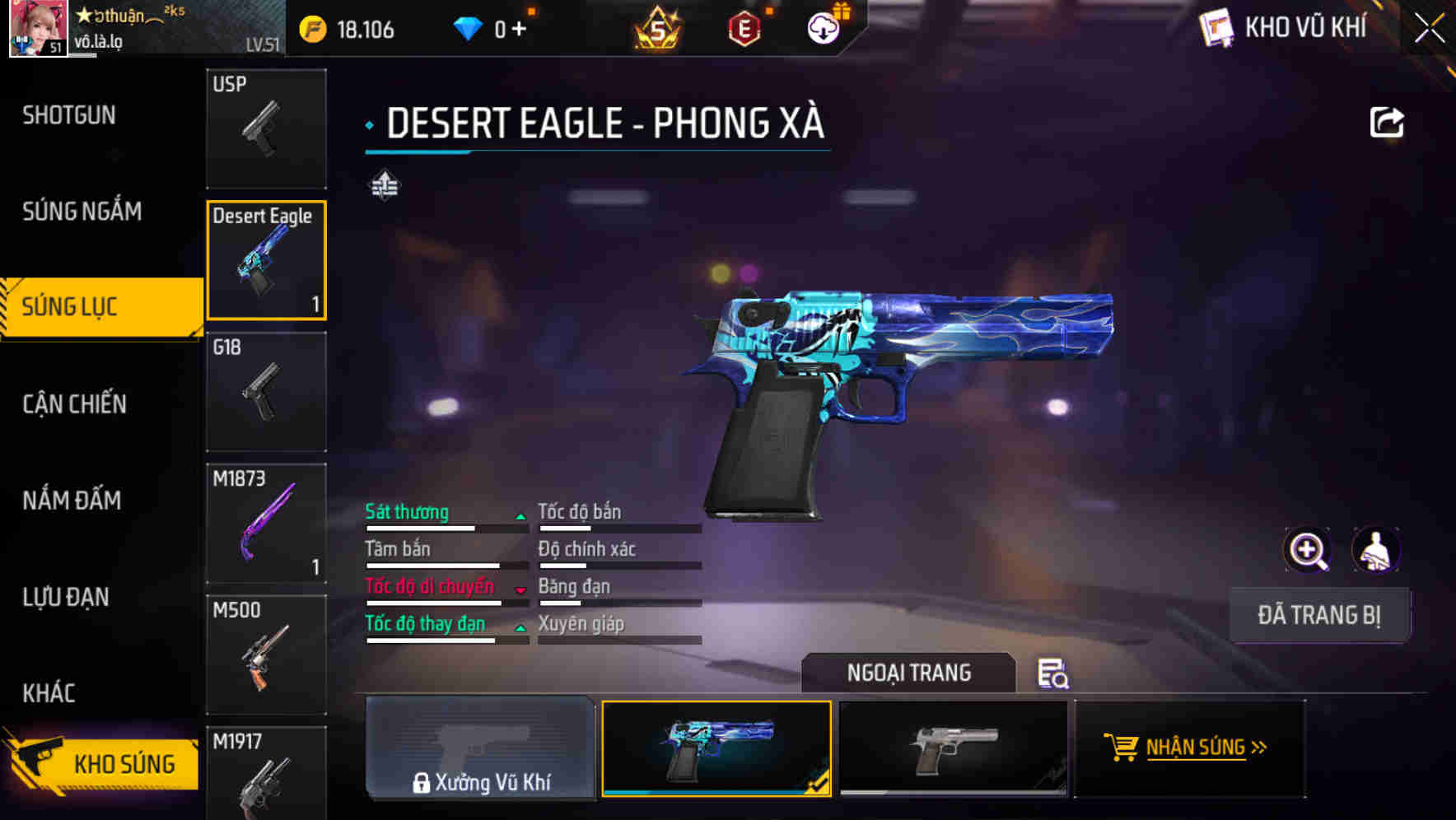This screenshot has height=820, width=1456.
Task: Select M1873 from the weapon list
Action: tap(265, 521)
